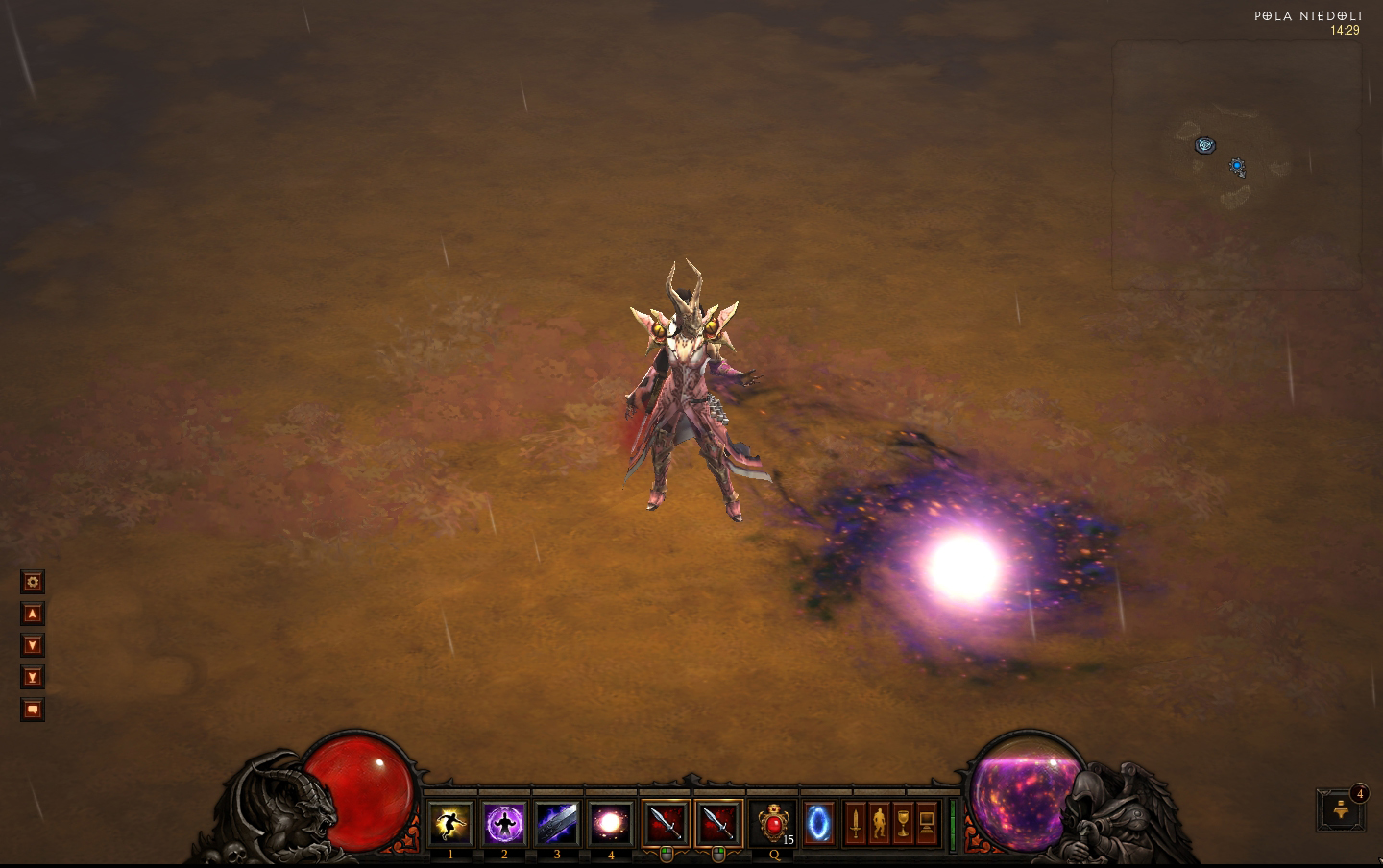Drink the red health potion

pyautogui.click(x=773, y=823)
